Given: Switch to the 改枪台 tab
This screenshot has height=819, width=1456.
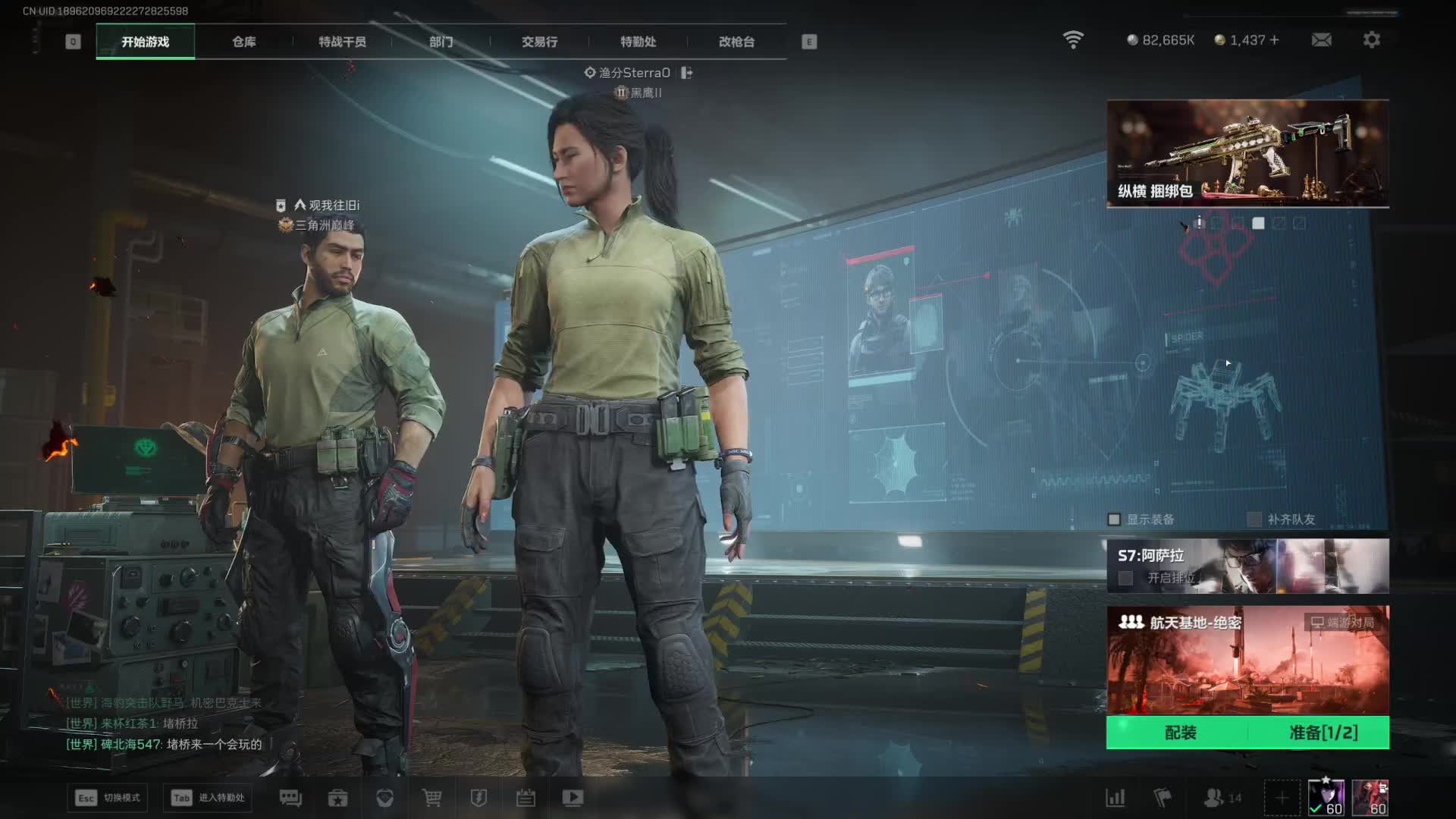Looking at the screenshot, I should 736,42.
